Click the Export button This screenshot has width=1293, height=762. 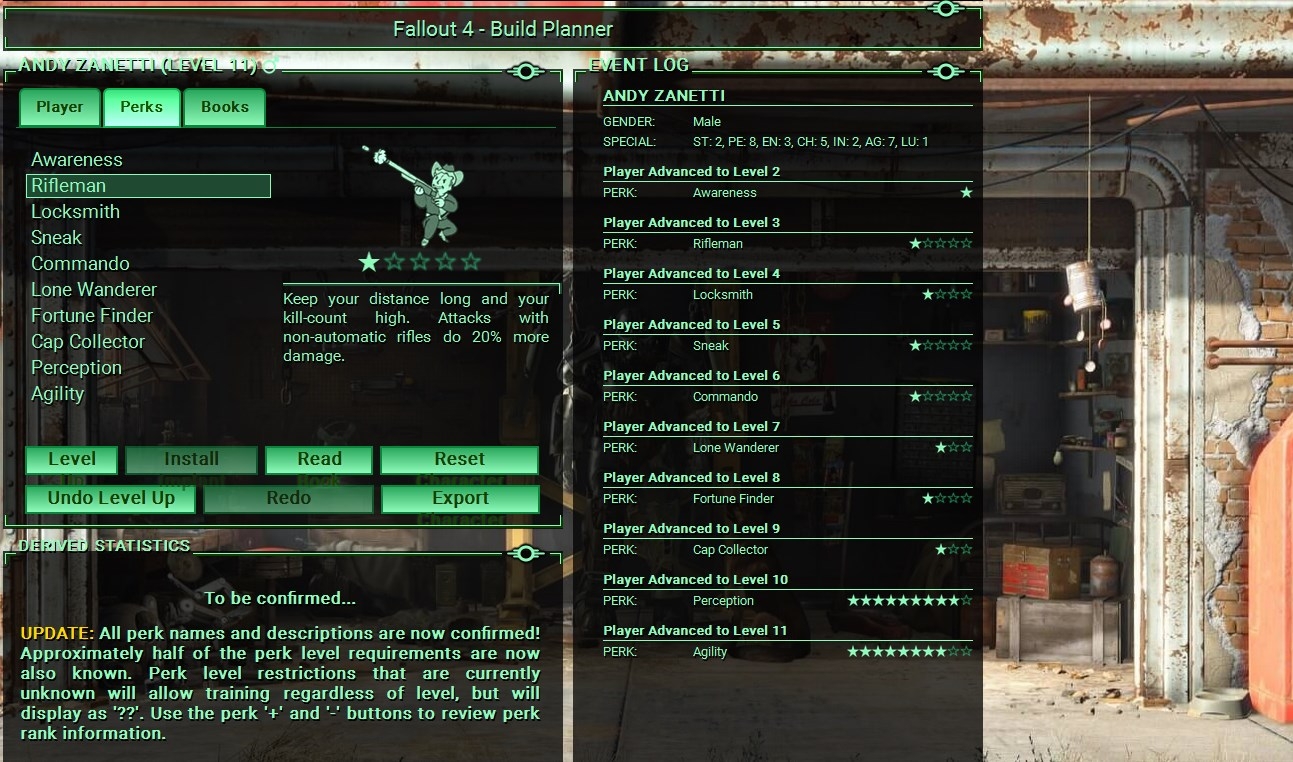pyautogui.click(x=460, y=498)
